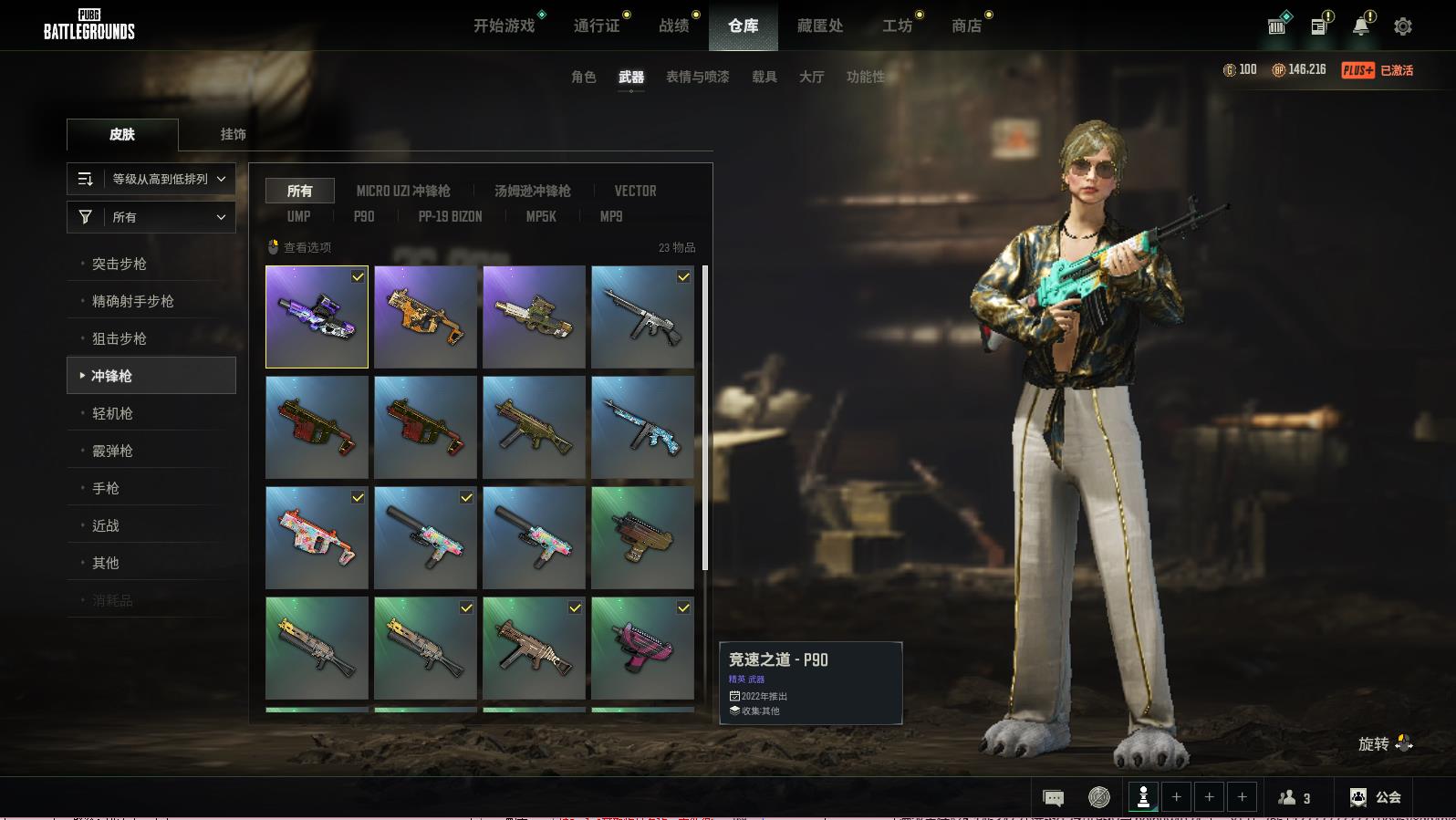Select the 挂饰 (Charms) tab
The image size is (1456, 820).
[x=233, y=134]
